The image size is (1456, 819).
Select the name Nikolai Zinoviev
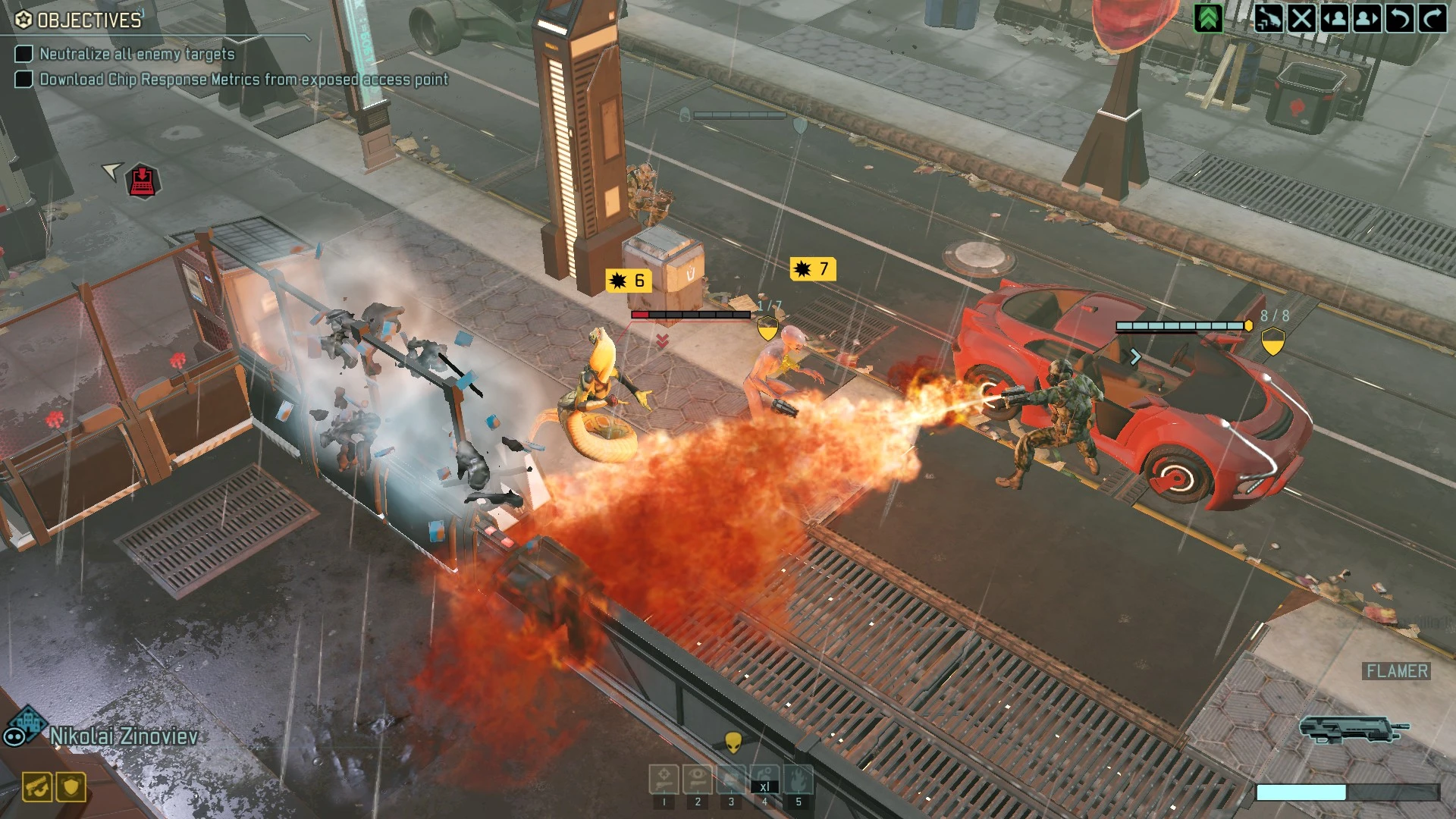pyautogui.click(x=125, y=734)
